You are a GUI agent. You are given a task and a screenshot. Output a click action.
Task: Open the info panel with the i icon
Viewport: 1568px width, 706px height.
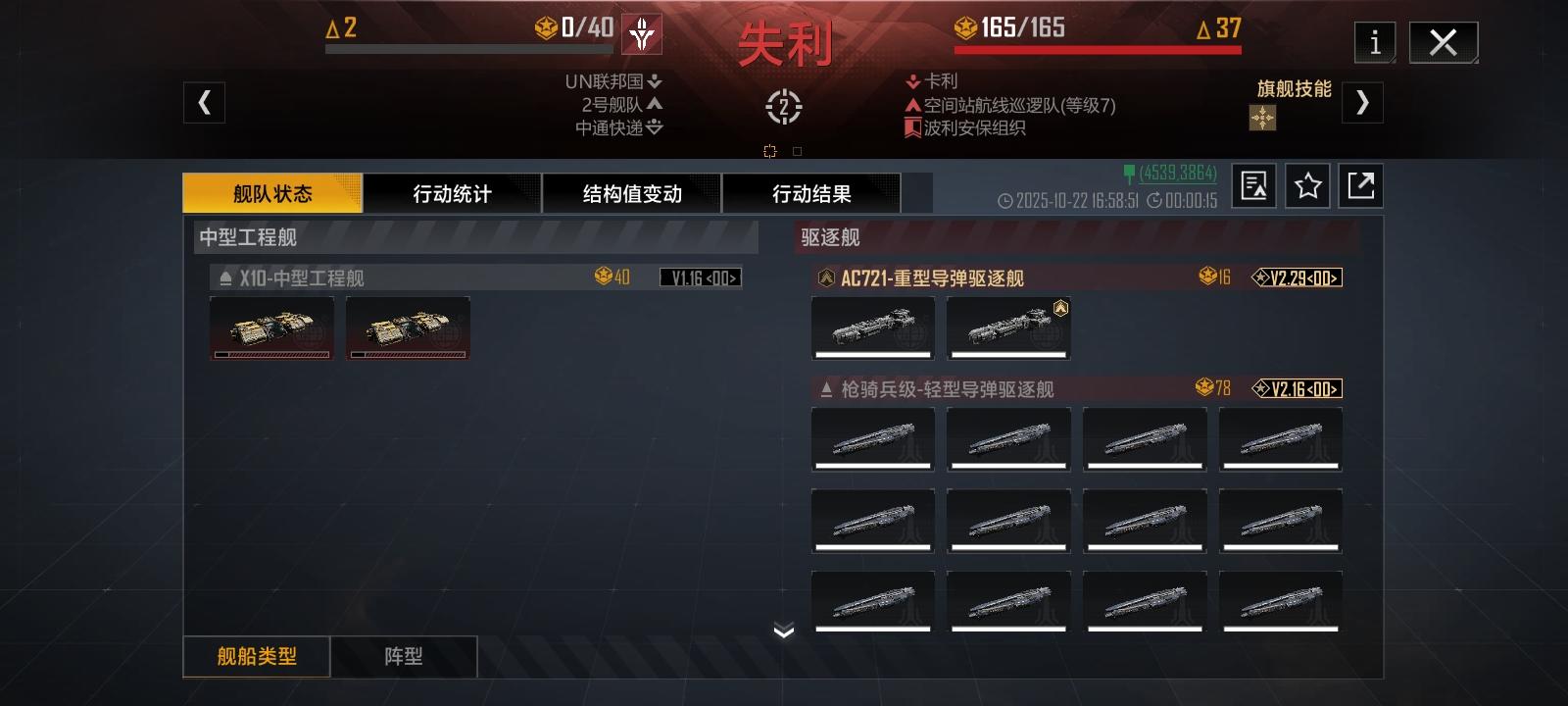click(1374, 42)
